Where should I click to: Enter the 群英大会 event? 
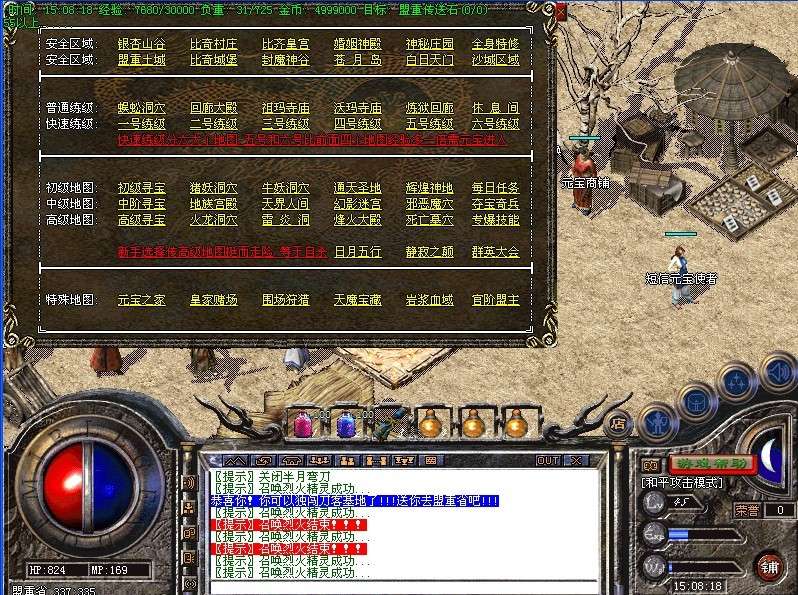tap(496, 252)
